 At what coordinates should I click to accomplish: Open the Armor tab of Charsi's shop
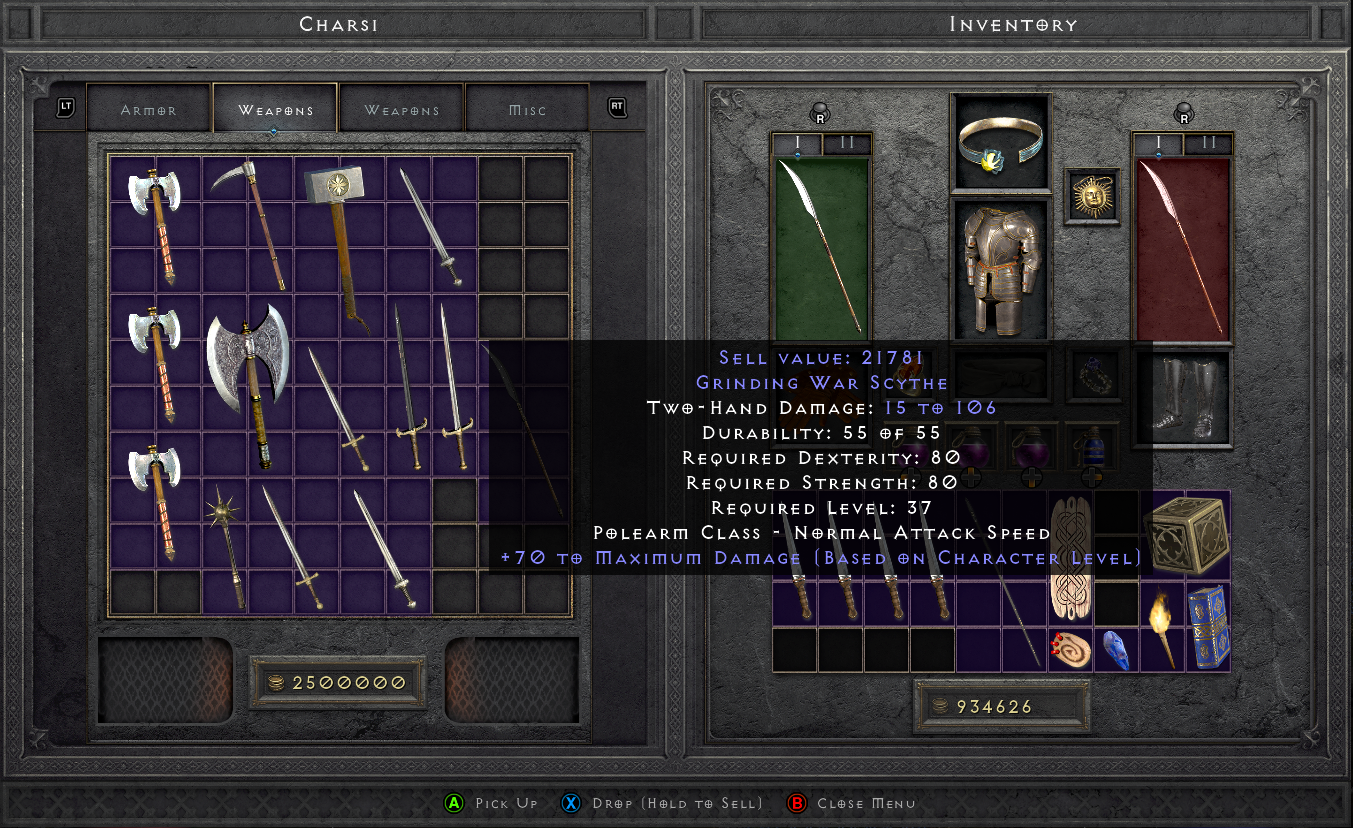pyautogui.click(x=149, y=108)
